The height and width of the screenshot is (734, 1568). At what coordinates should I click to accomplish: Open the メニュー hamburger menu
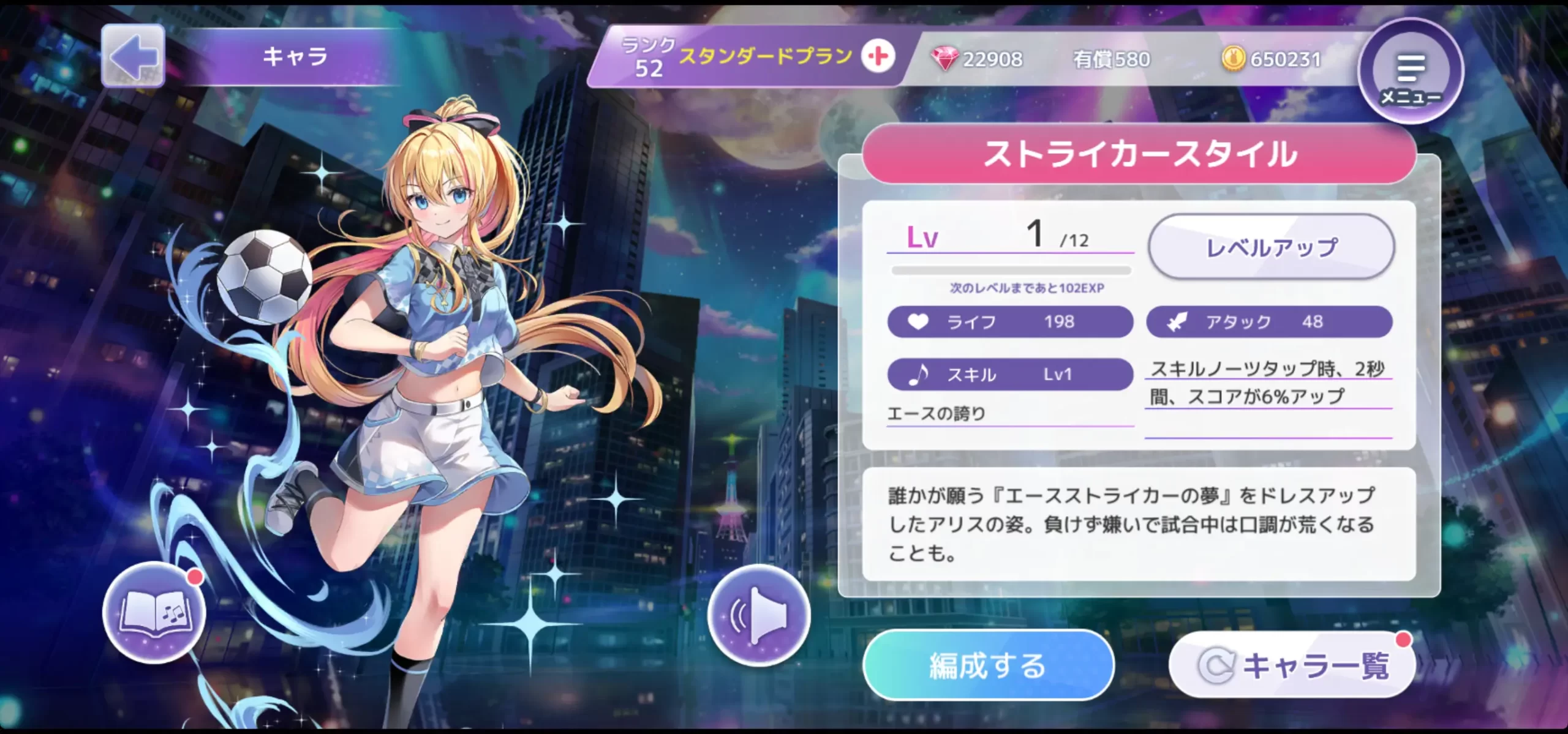1410,72
